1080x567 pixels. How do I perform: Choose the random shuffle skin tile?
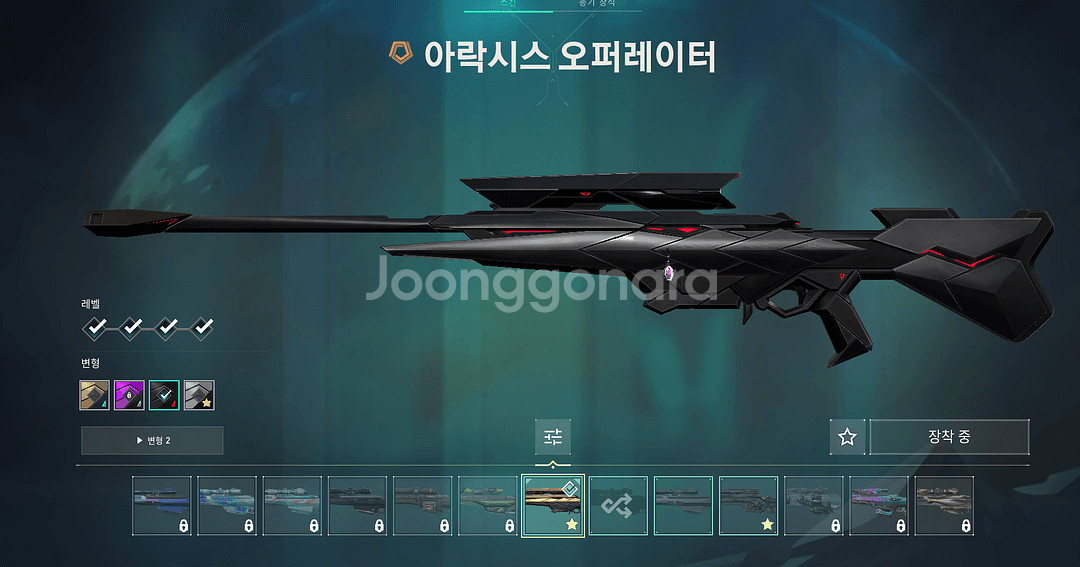pyautogui.click(x=618, y=506)
